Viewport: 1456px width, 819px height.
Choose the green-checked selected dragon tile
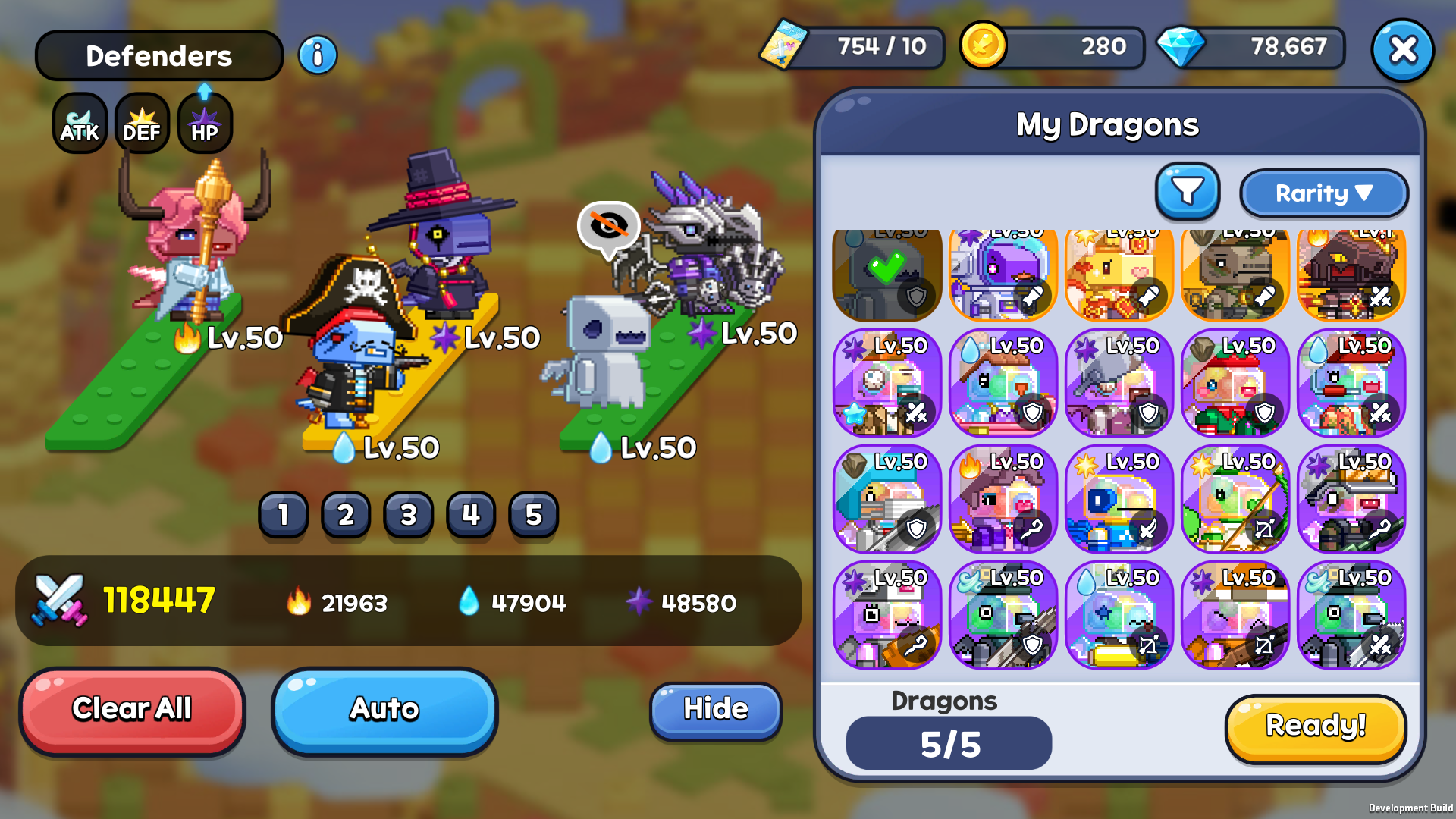(x=886, y=275)
